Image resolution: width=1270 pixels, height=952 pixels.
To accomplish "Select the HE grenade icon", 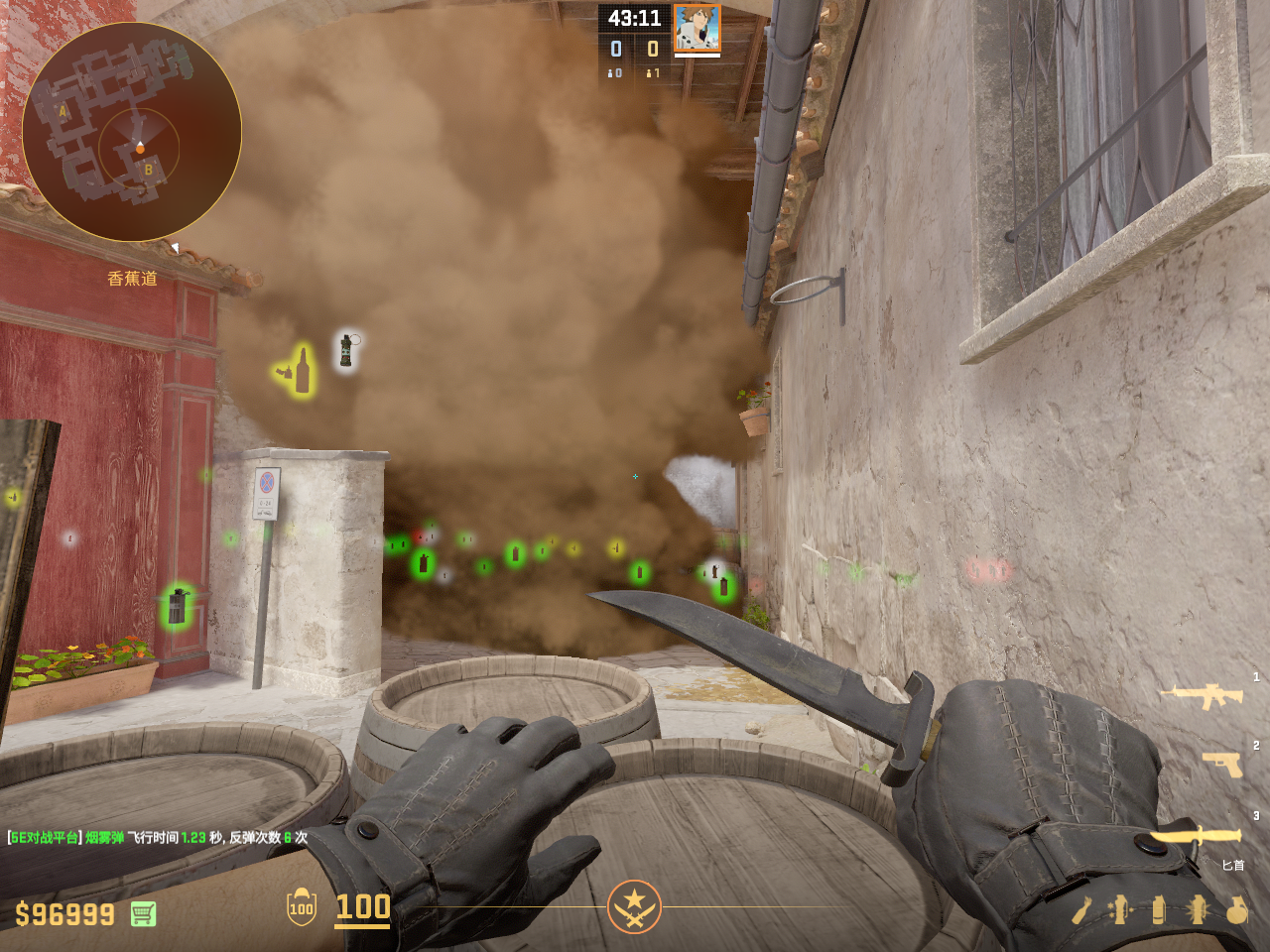I will click(x=1236, y=909).
